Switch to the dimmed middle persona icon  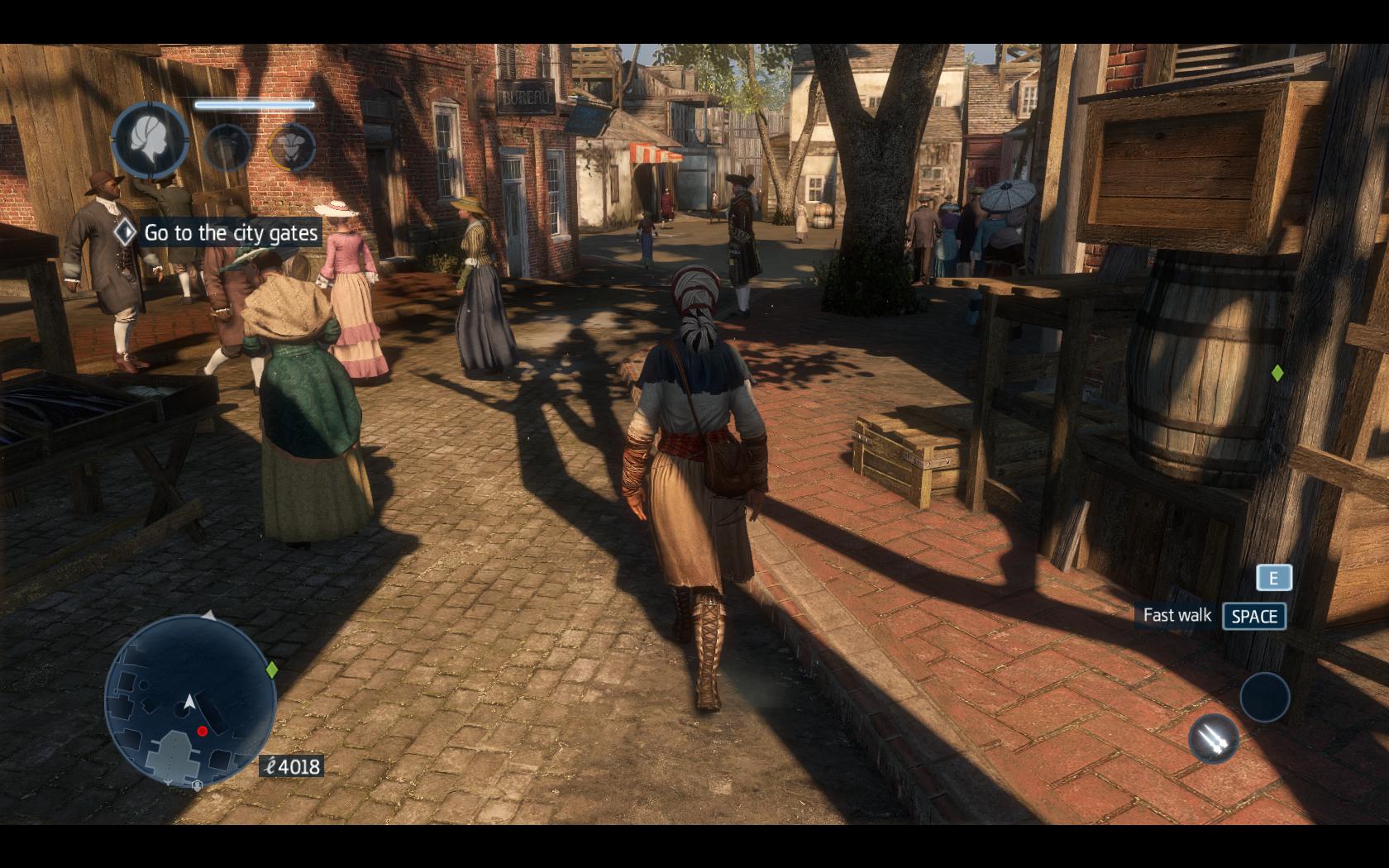pos(227,147)
